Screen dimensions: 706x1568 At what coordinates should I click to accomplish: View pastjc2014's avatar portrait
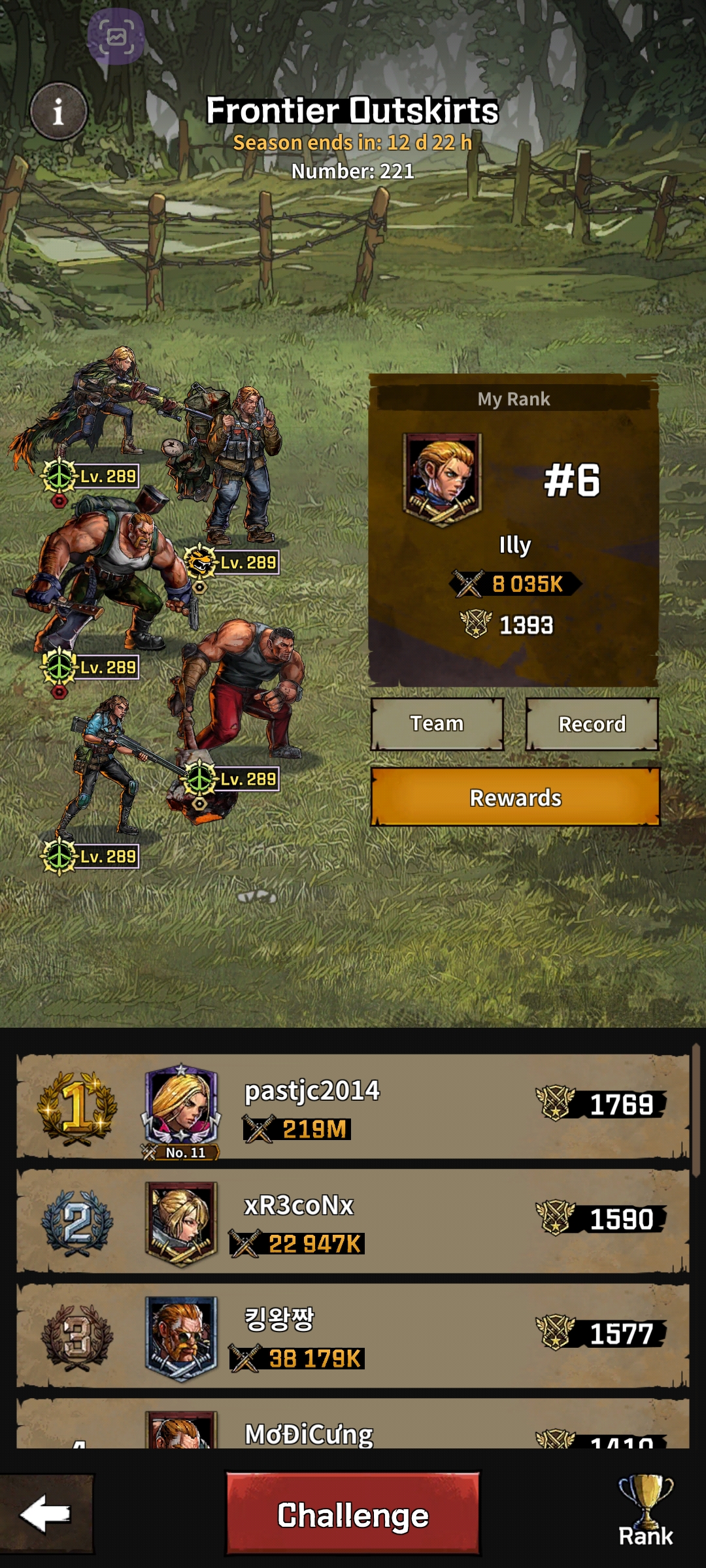point(181,1106)
